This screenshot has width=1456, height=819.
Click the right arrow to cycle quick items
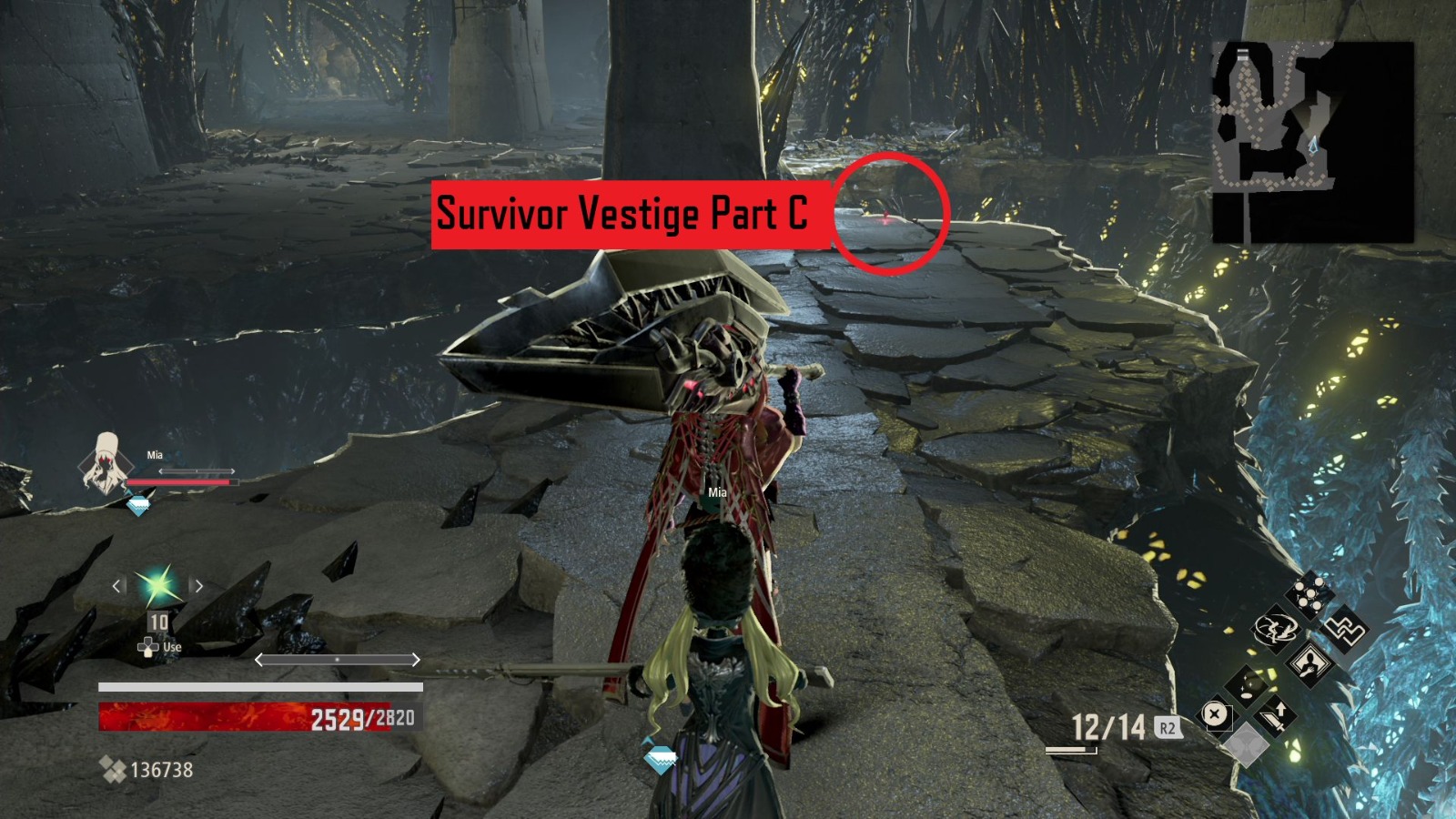[x=198, y=586]
